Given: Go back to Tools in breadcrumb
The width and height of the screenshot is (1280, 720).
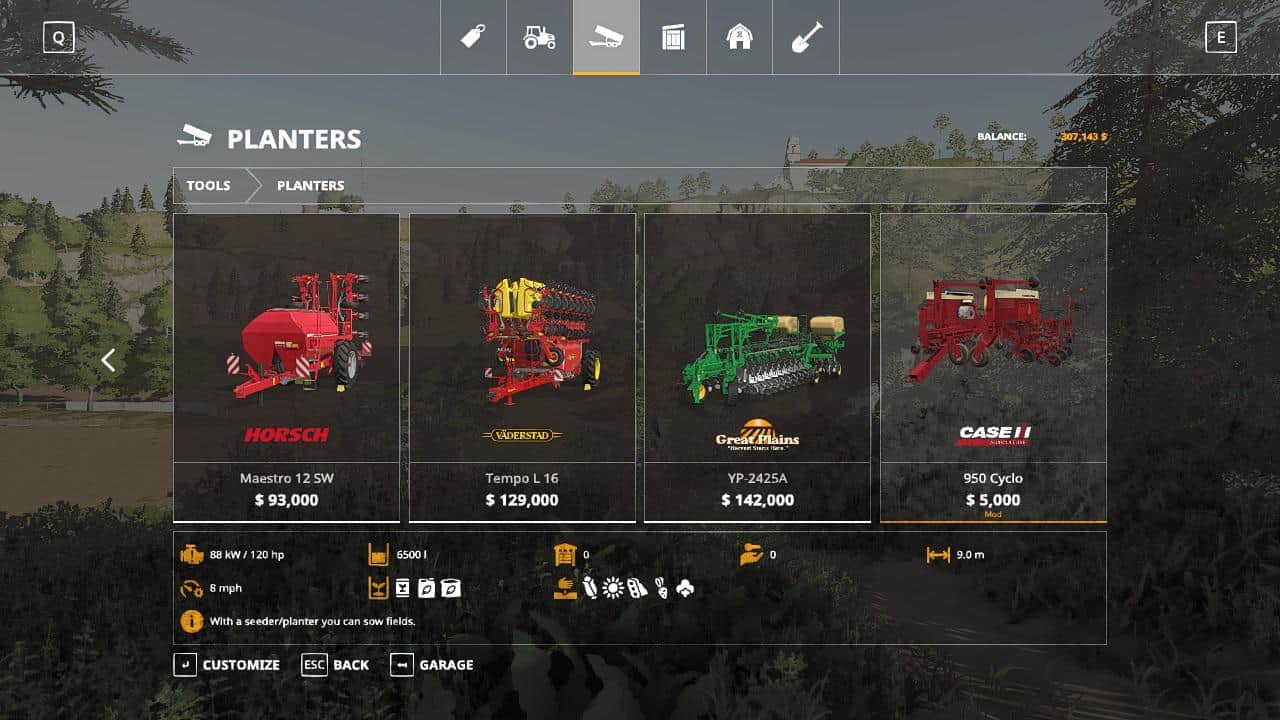Looking at the screenshot, I should [208, 185].
